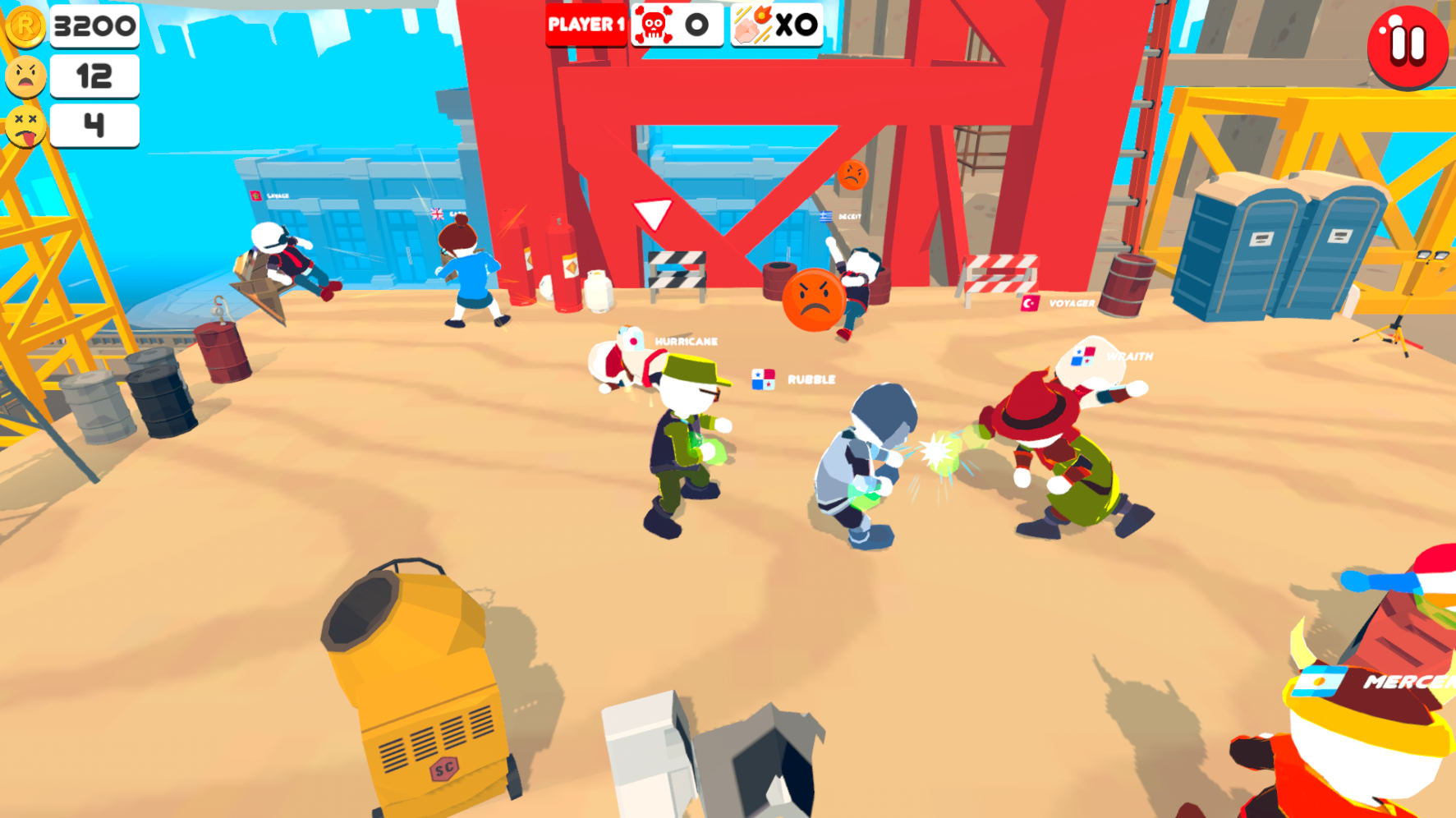Viewport: 1456px width, 818px height.
Task: Click the flaming fist combo icon
Action: pos(752,25)
